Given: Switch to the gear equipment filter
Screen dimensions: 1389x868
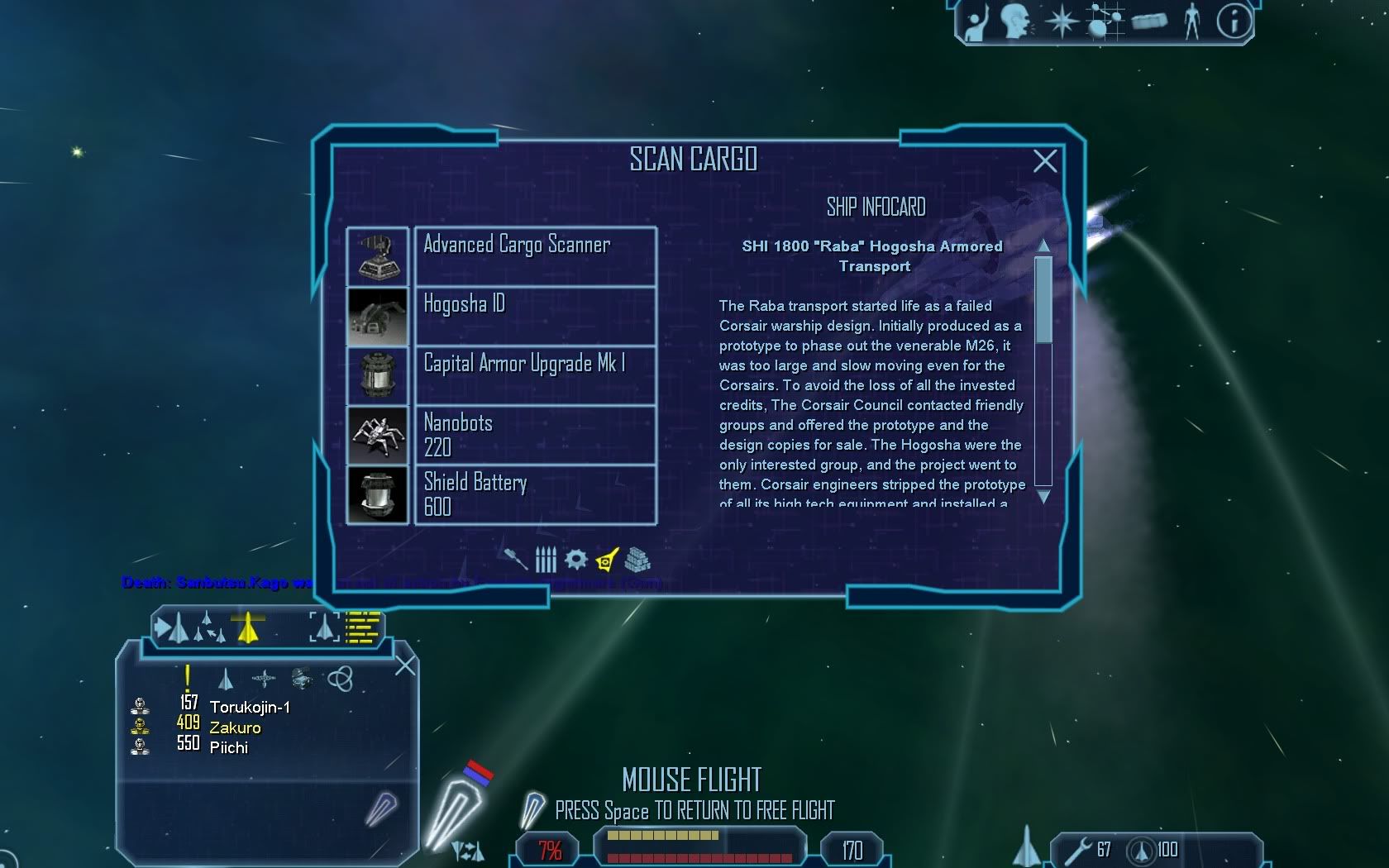Looking at the screenshot, I should coord(576,560).
